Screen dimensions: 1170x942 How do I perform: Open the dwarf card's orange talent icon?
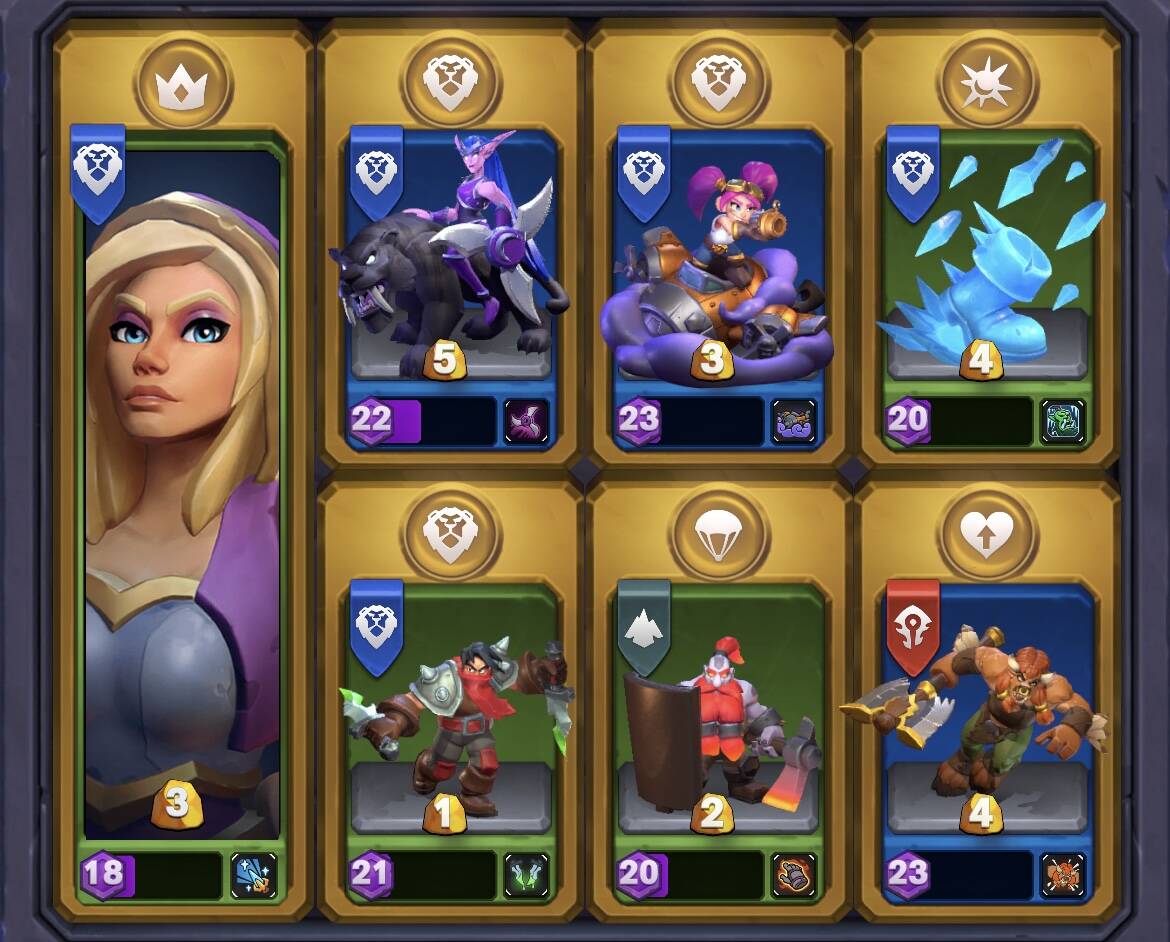[794, 874]
